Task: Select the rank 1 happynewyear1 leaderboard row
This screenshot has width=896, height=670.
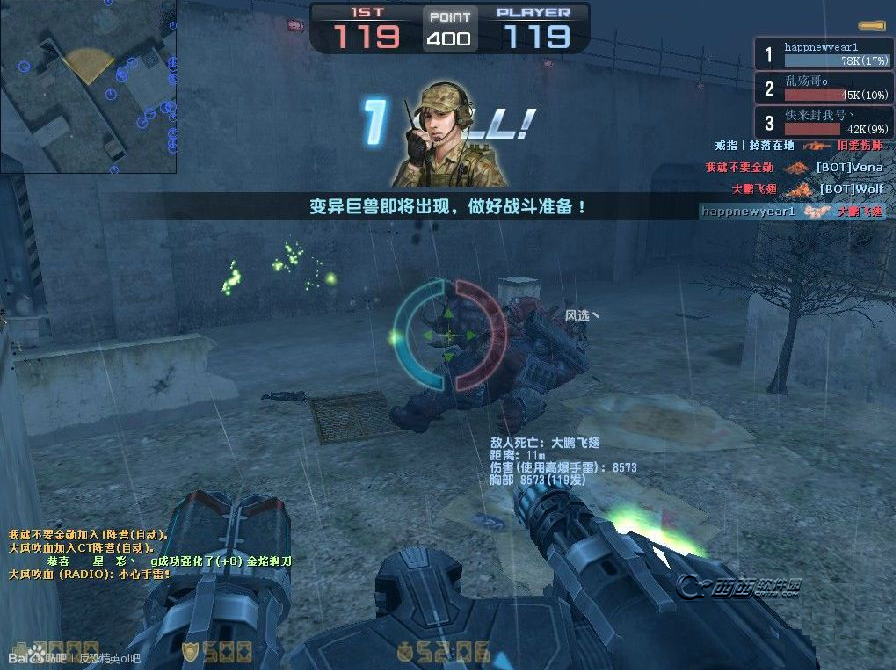Action: tap(823, 54)
